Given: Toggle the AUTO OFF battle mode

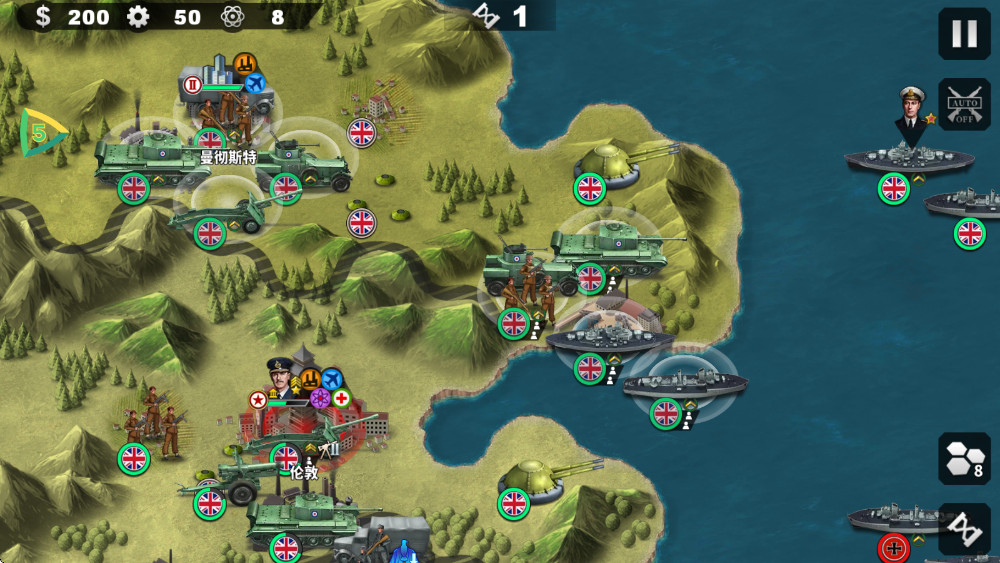Looking at the screenshot, I should click(x=964, y=105).
